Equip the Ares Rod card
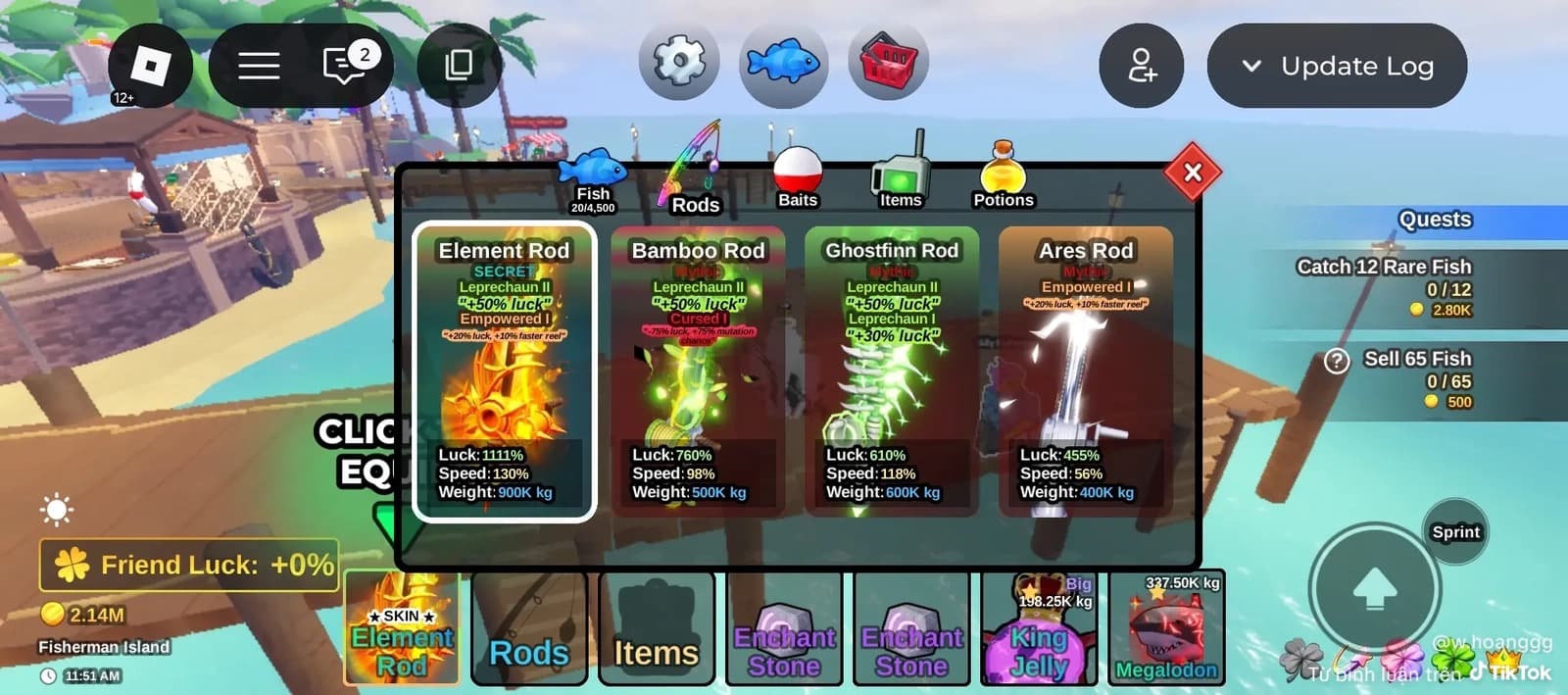Screen dimensions: 1568x695 (1086, 372)
